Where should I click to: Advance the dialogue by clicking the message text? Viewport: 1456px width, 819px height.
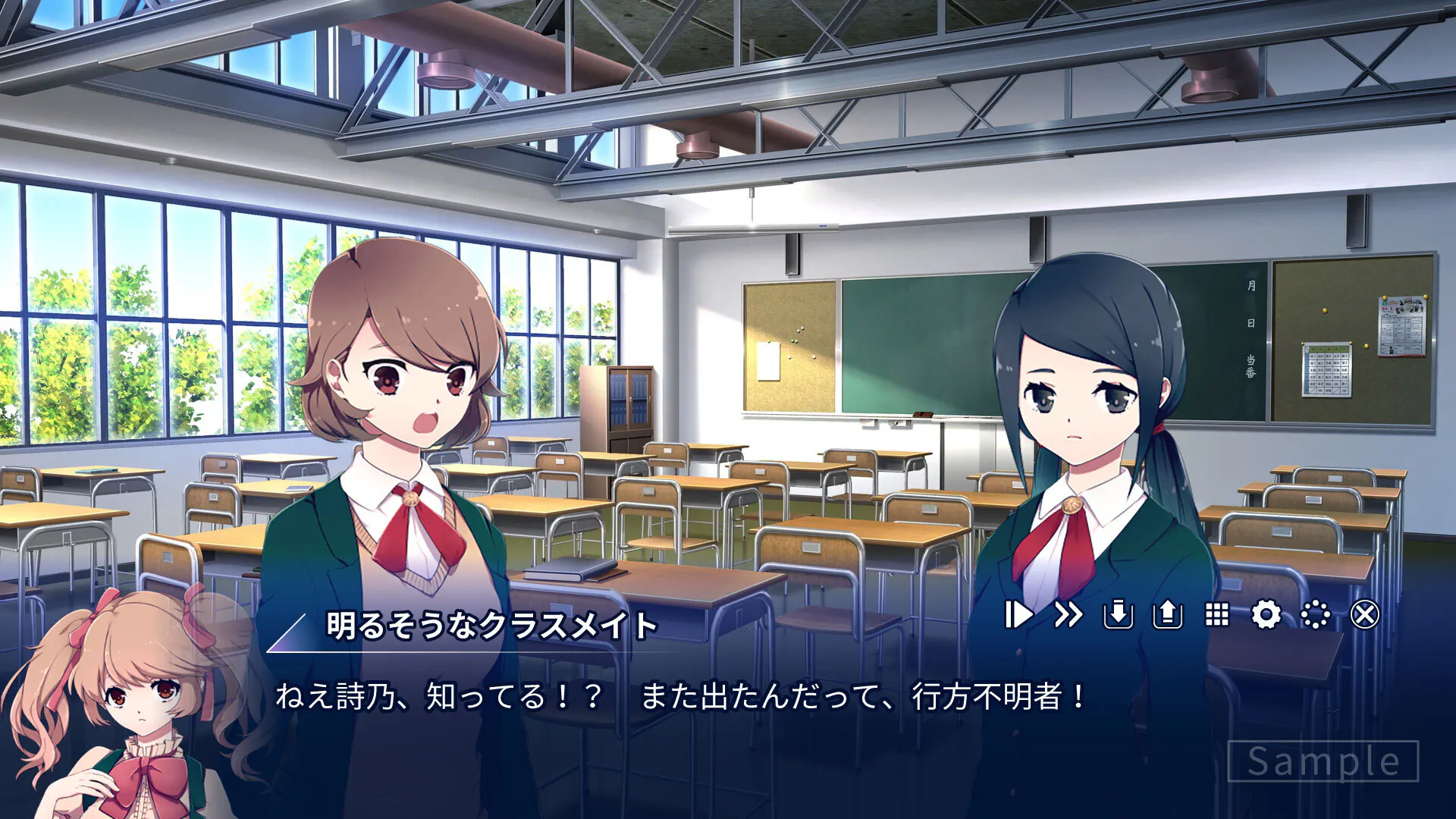[679, 696]
